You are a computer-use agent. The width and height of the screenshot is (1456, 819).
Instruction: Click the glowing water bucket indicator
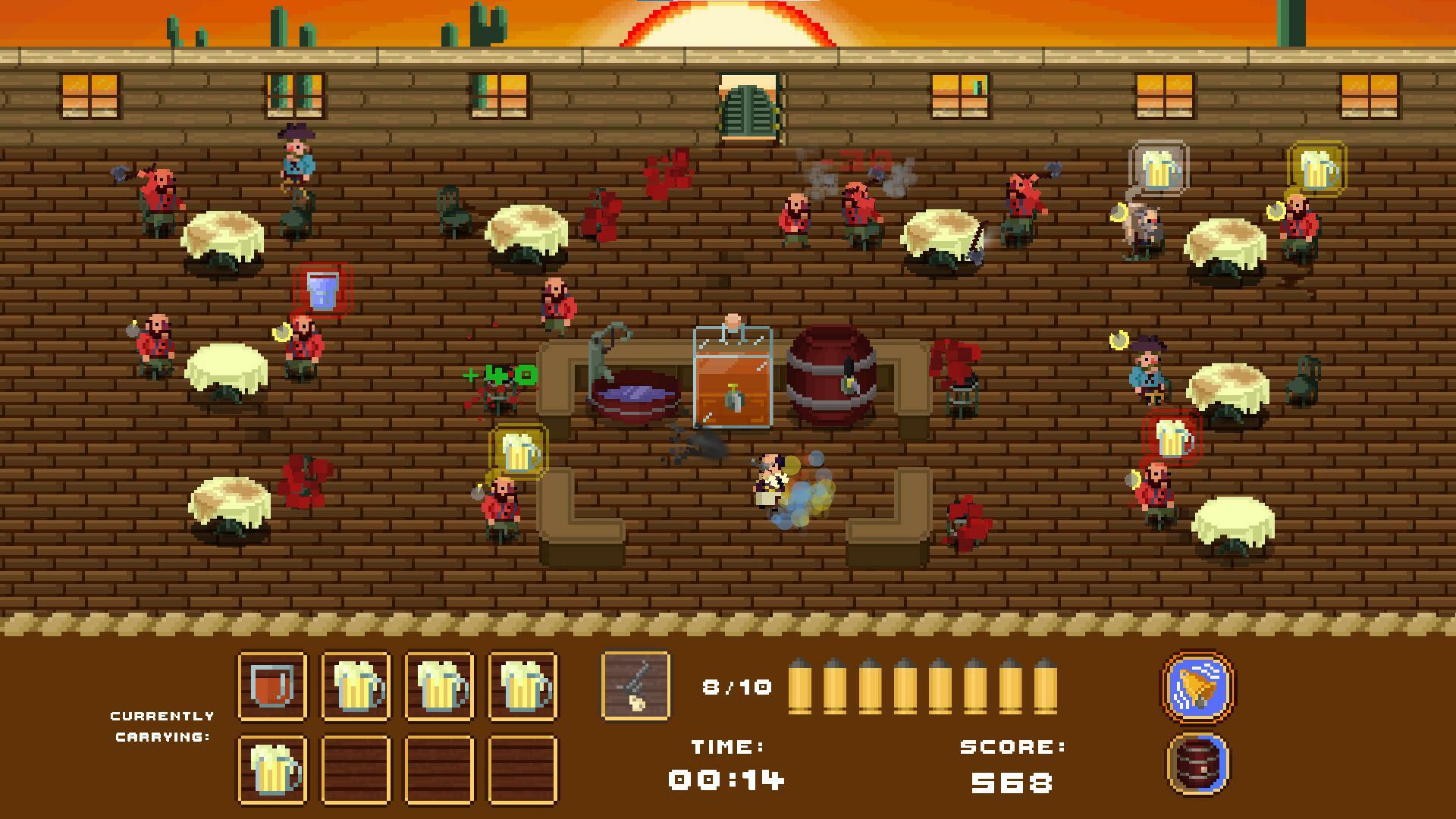[x=322, y=291]
